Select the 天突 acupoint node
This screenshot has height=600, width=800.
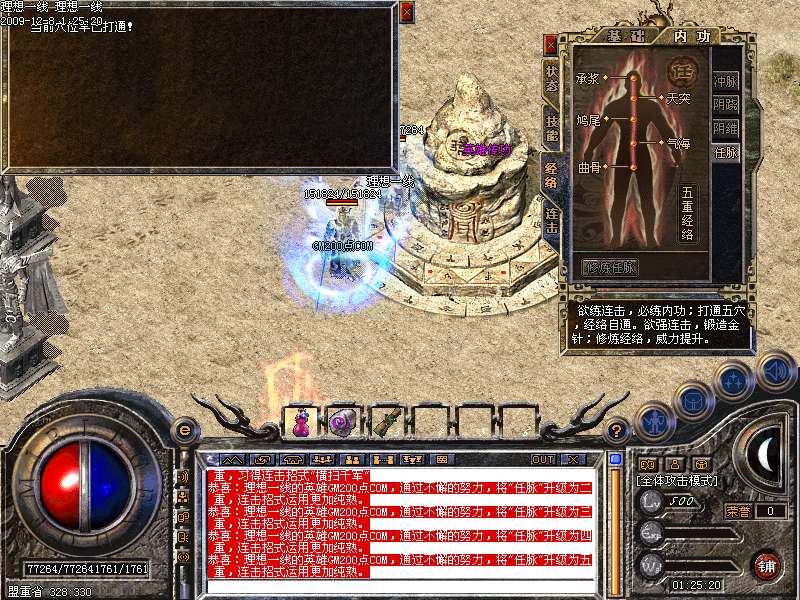coord(659,98)
